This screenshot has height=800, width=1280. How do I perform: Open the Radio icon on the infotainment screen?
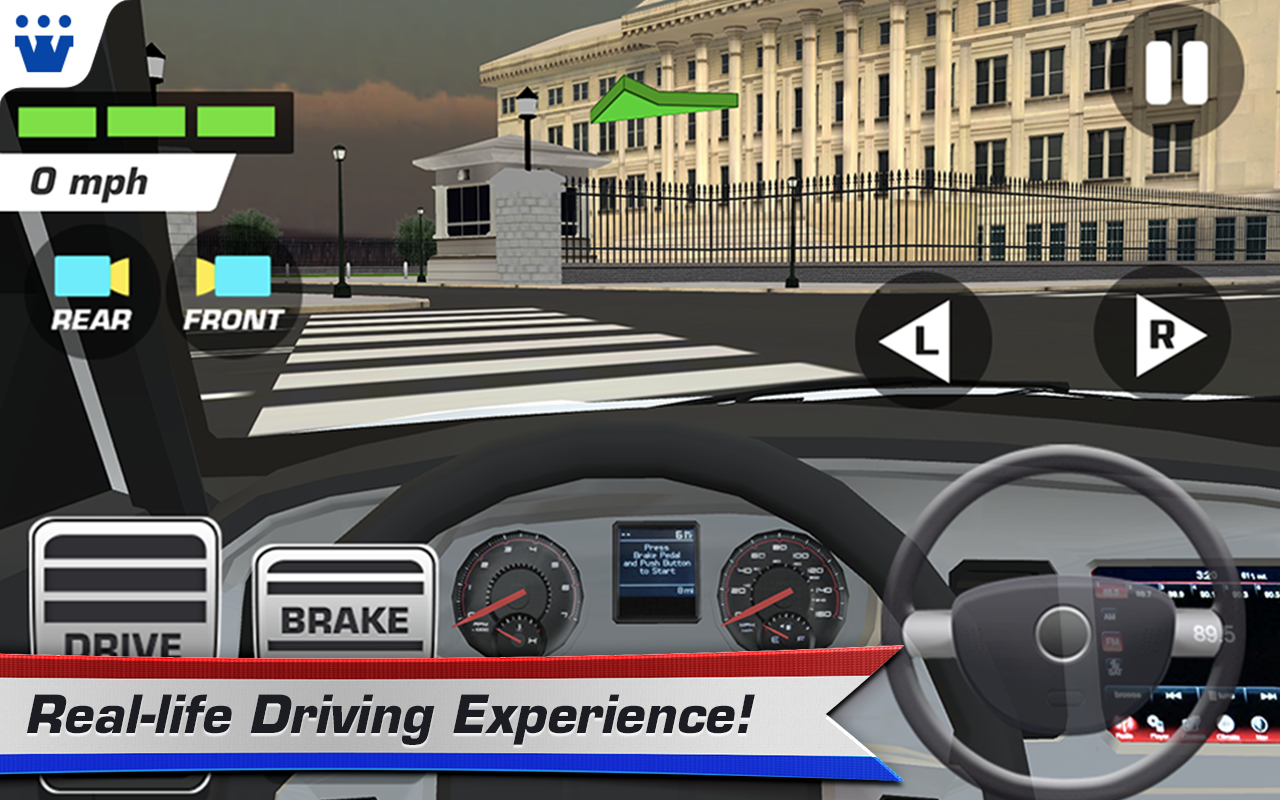[1127, 726]
